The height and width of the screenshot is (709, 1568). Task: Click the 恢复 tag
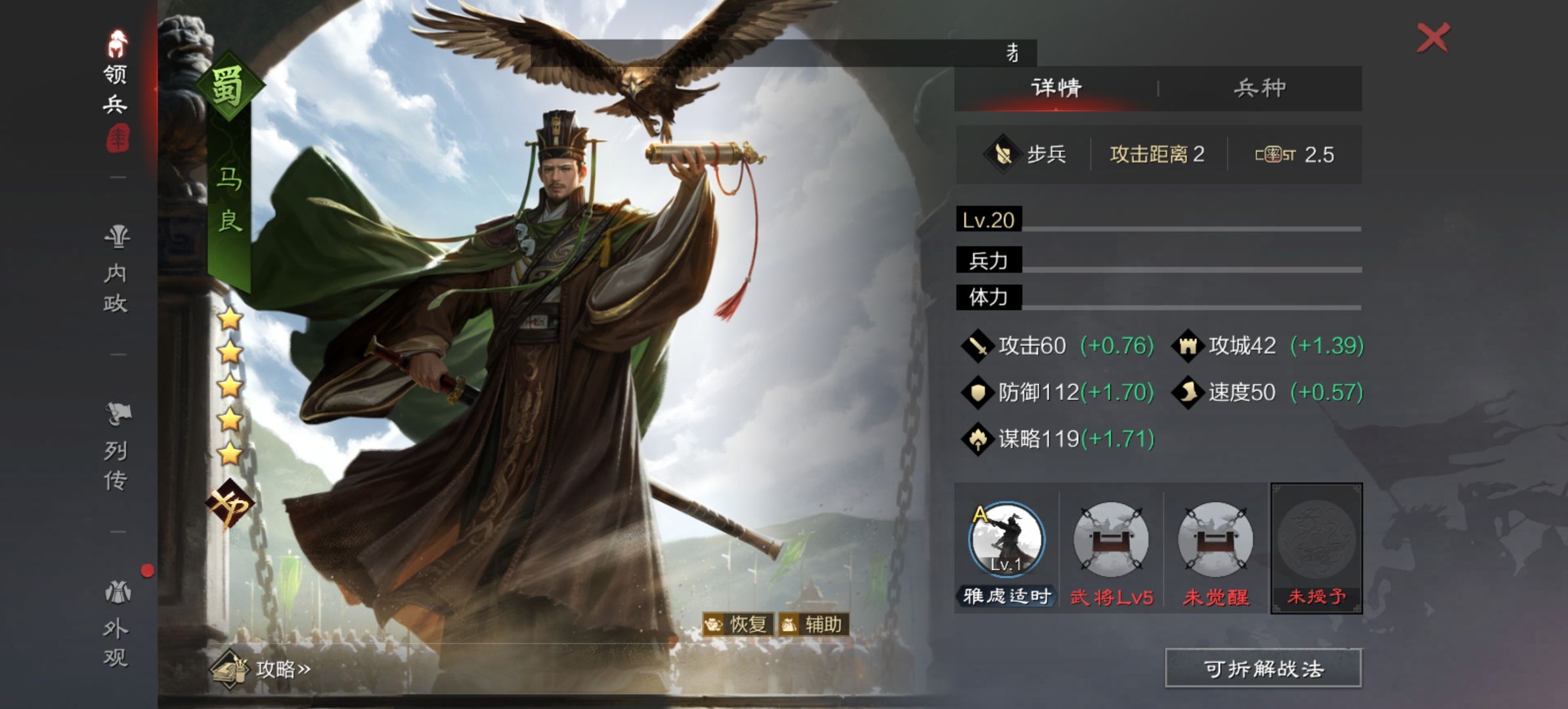tap(737, 624)
